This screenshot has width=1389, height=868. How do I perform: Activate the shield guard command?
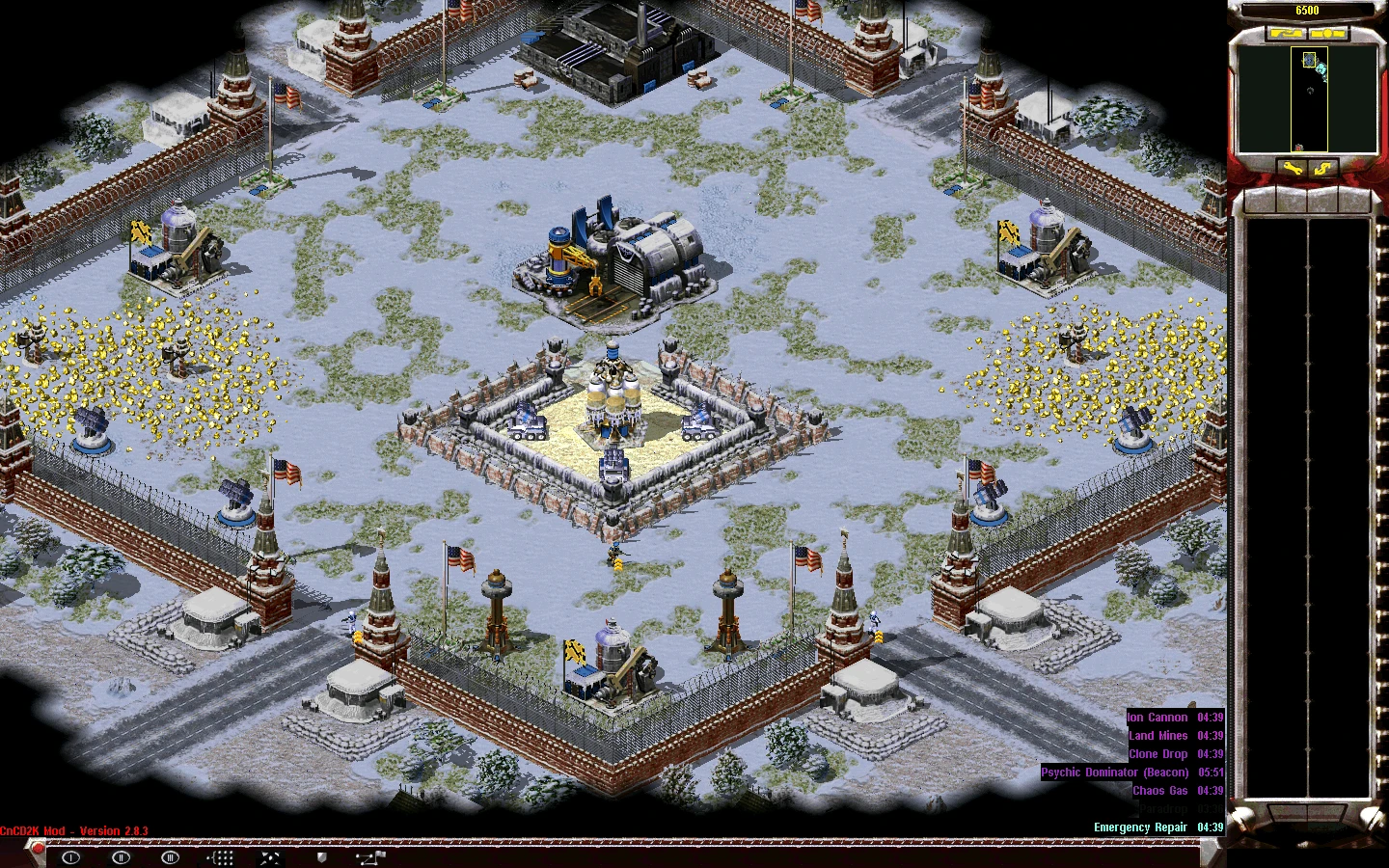pos(321,856)
